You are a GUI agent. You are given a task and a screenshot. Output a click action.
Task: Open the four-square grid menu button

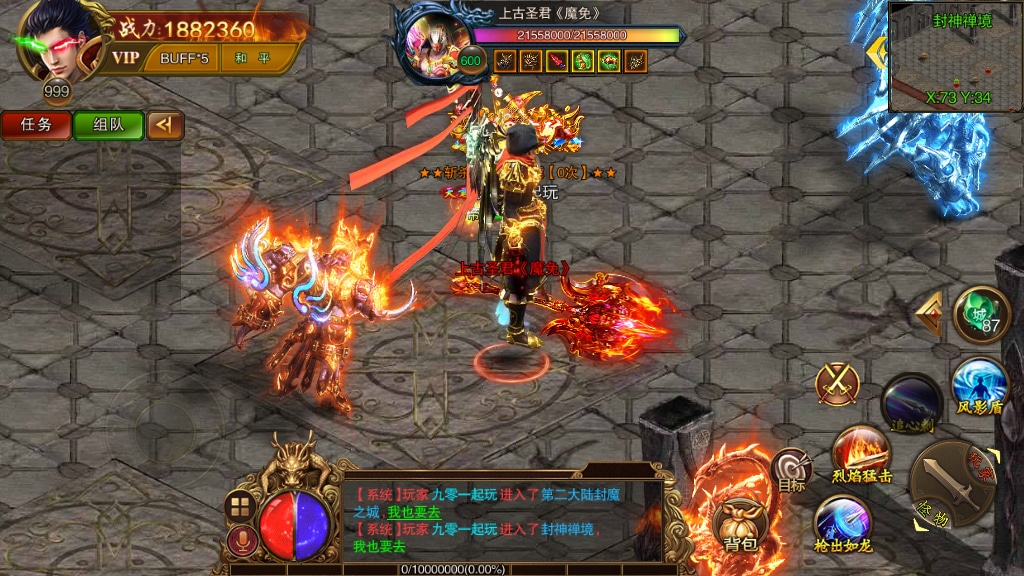coord(240,506)
